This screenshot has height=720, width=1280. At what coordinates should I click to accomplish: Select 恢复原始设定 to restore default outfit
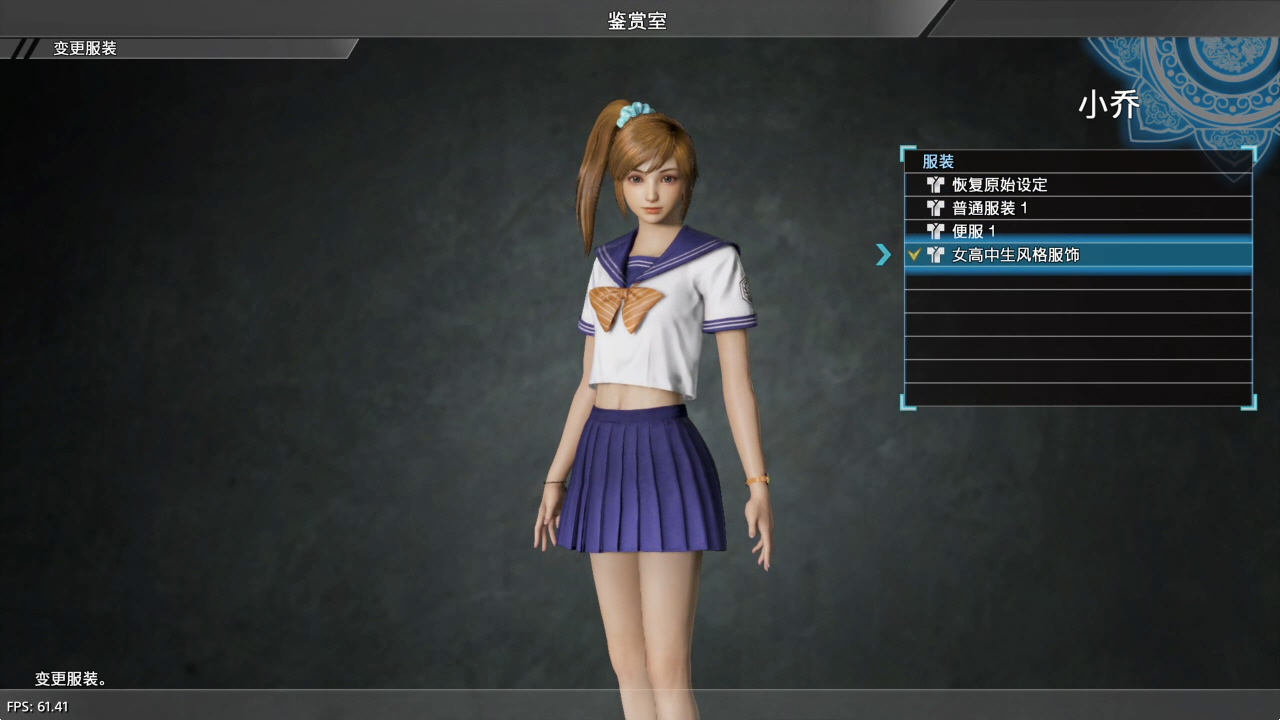pos(1000,185)
